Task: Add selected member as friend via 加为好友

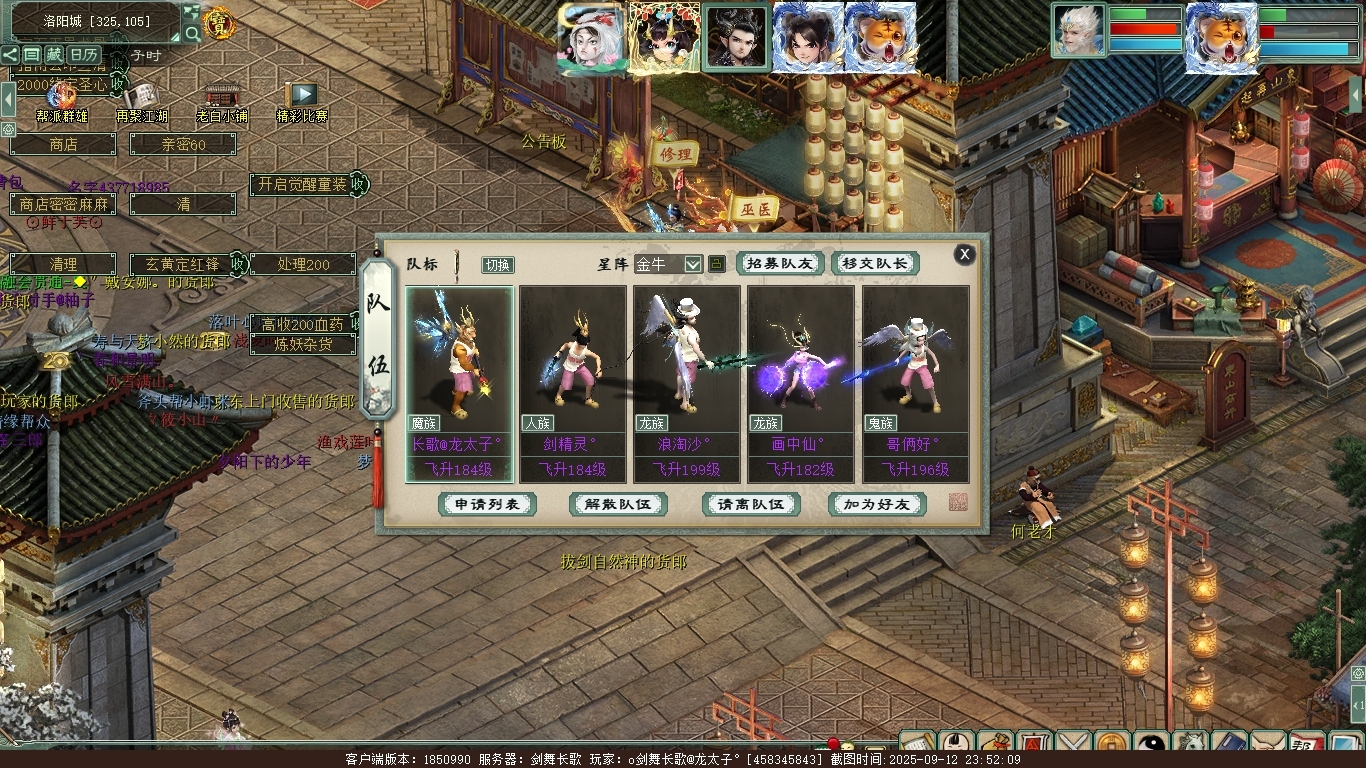Action: (x=877, y=504)
